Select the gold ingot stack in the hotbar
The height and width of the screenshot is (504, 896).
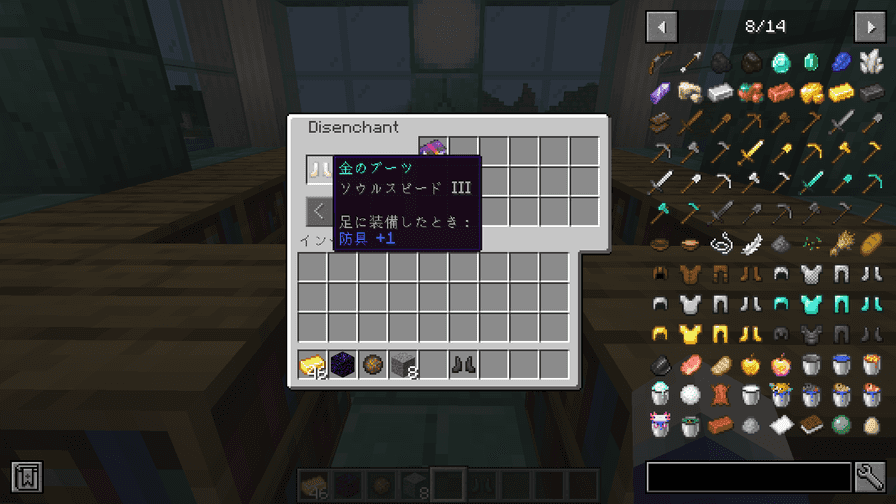pyautogui.click(x=313, y=365)
